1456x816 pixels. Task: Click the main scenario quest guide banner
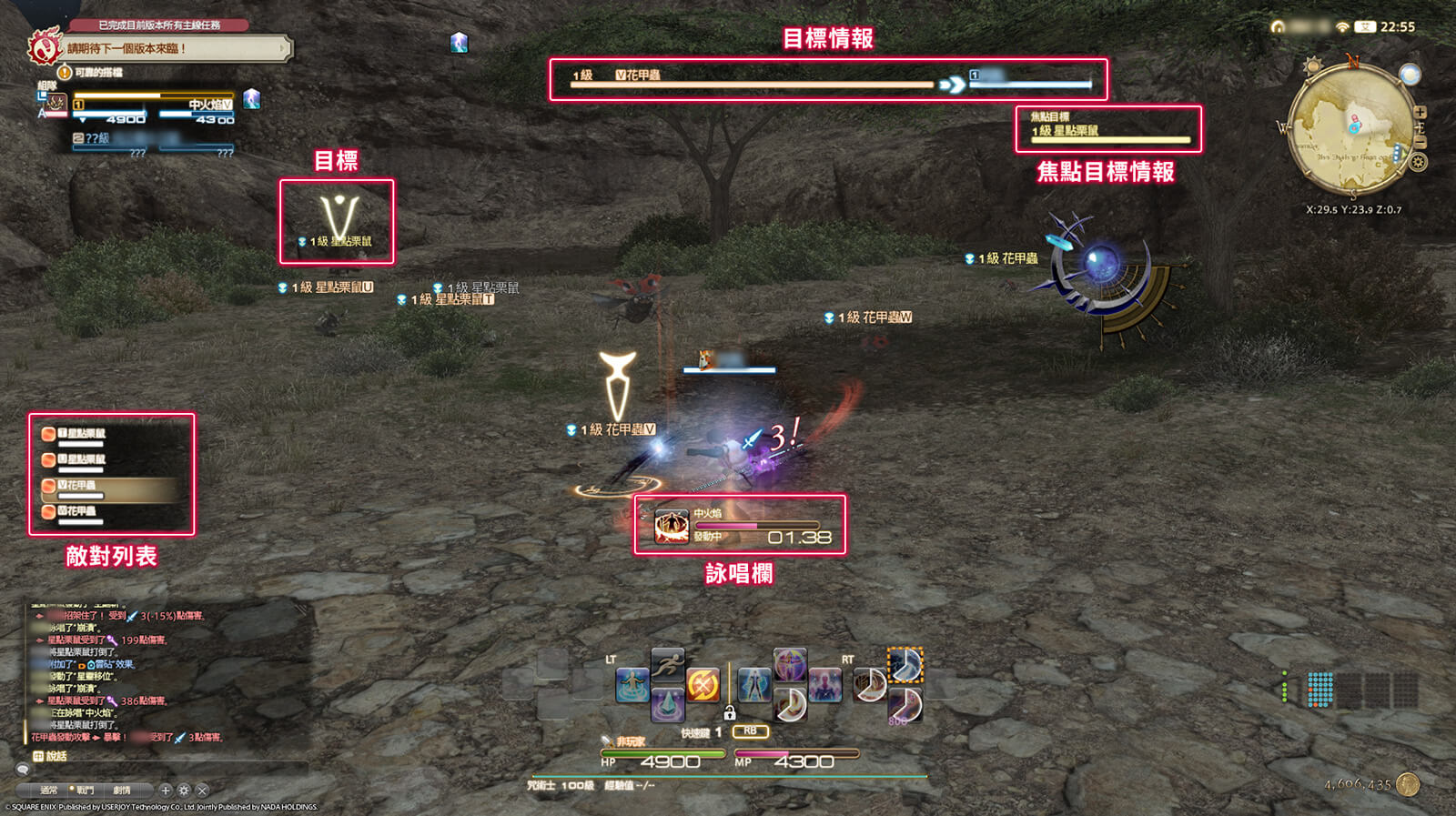coord(173,48)
